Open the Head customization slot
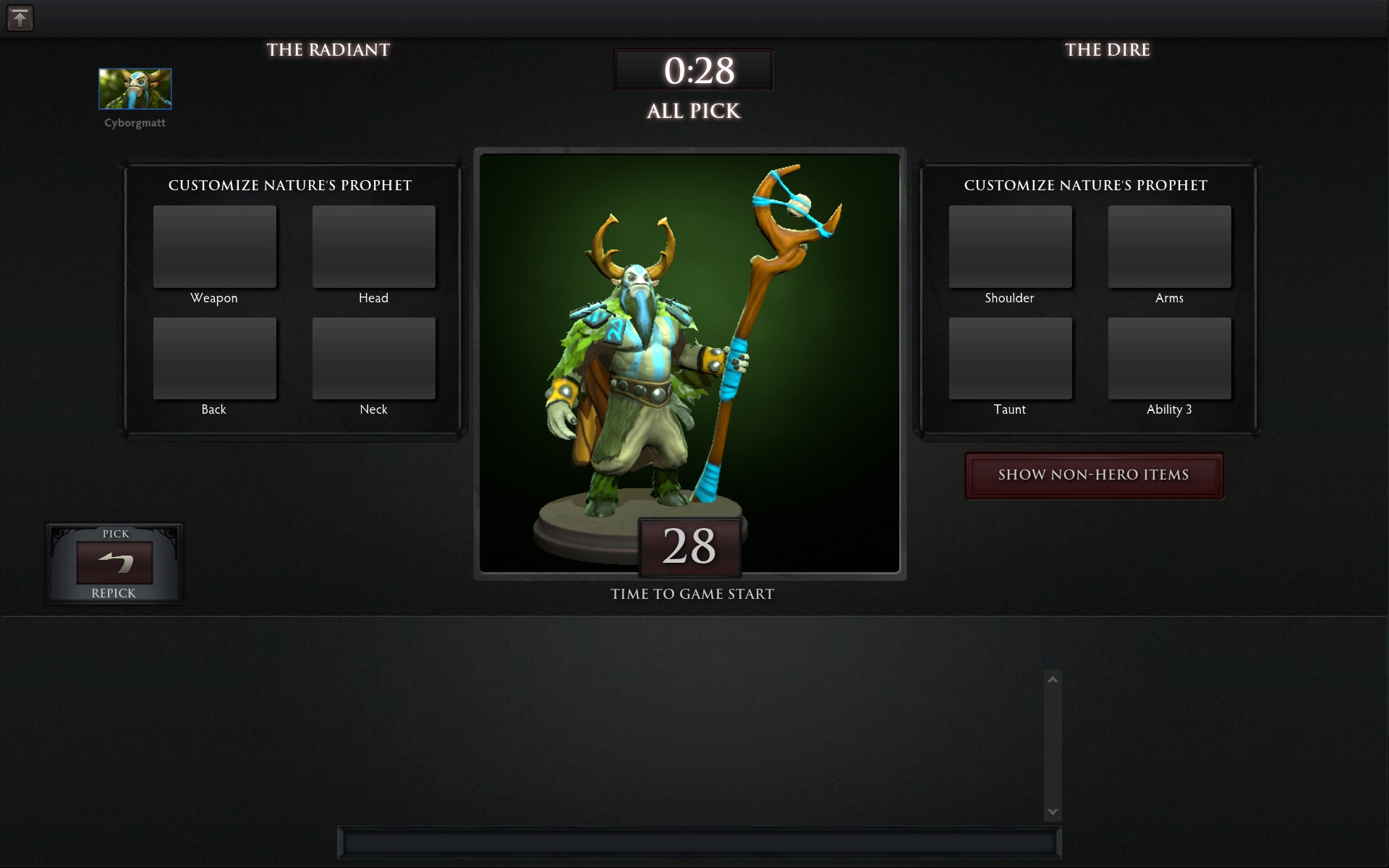1389x868 pixels. coord(373,247)
